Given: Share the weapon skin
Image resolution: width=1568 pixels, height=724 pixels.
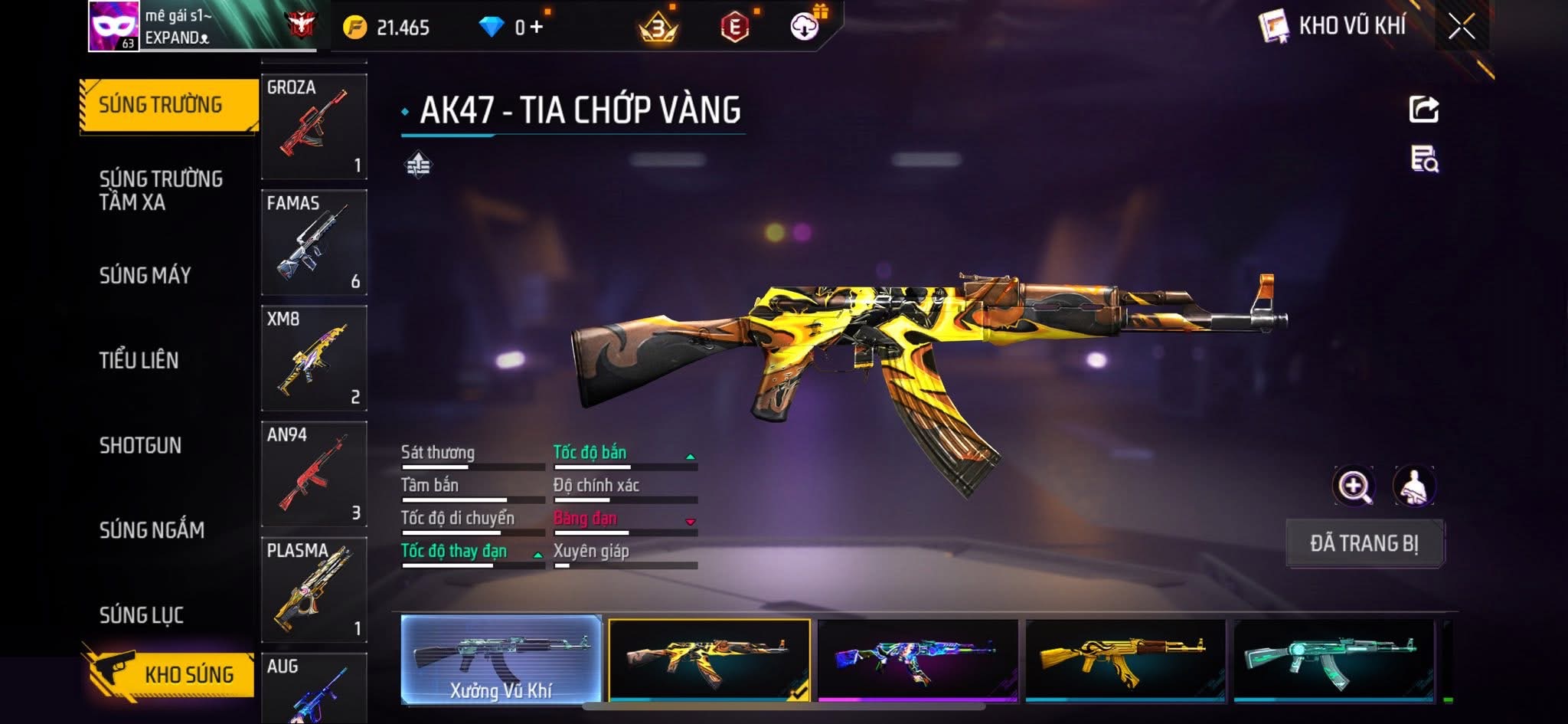Looking at the screenshot, I should point(1423,110).
